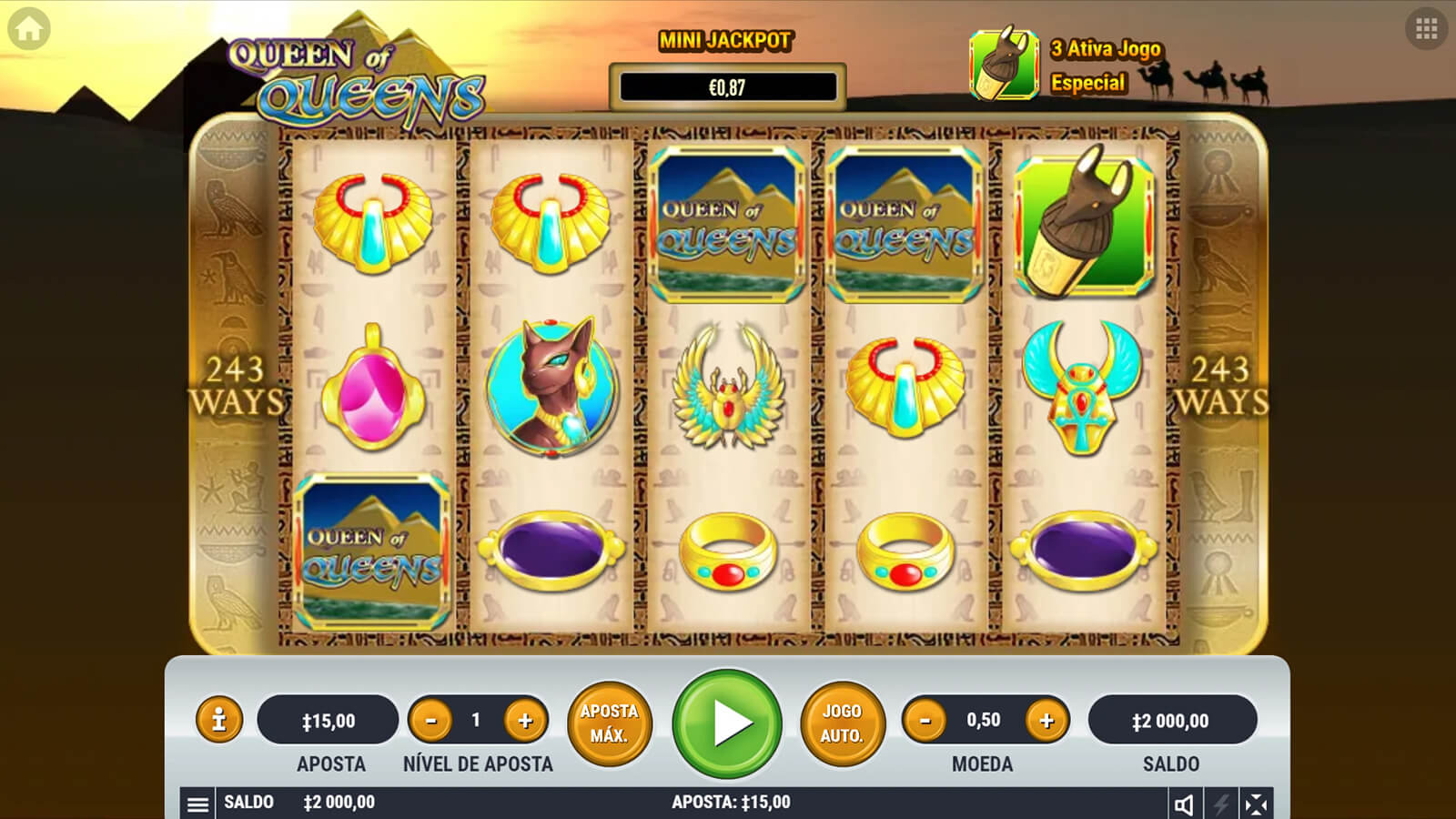The height and width of the screenshot is (819, 1456).
Task: Open the hamburger menu in bottom bar
Action: point(197,804)
